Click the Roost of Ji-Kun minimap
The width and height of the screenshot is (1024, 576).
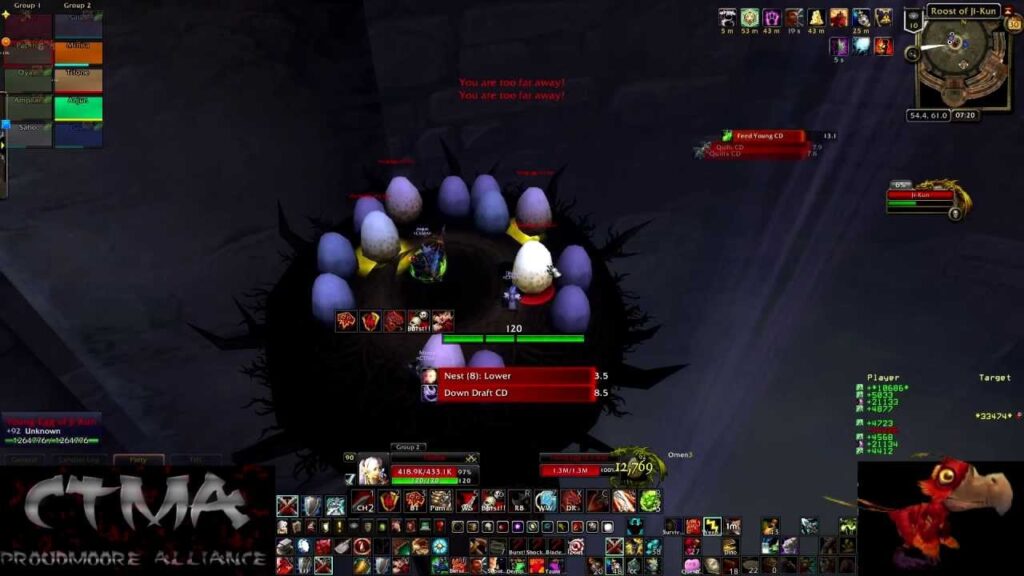962,56
